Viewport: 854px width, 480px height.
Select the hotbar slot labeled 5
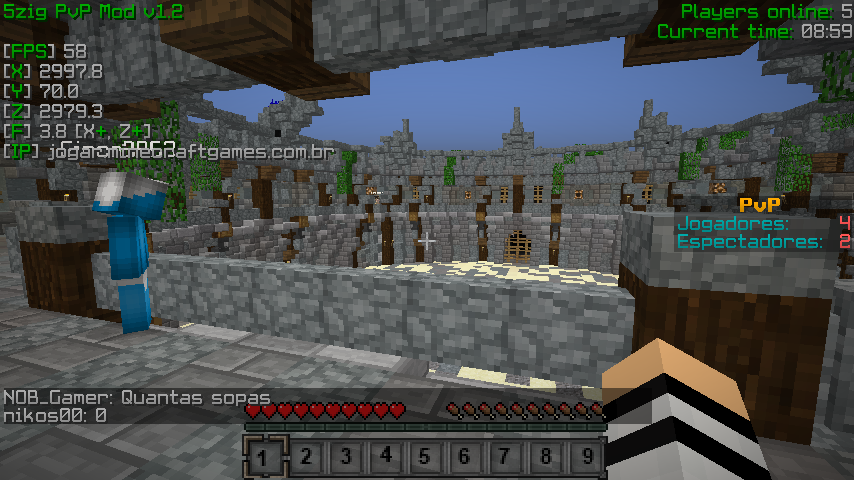tap(425, 458)
